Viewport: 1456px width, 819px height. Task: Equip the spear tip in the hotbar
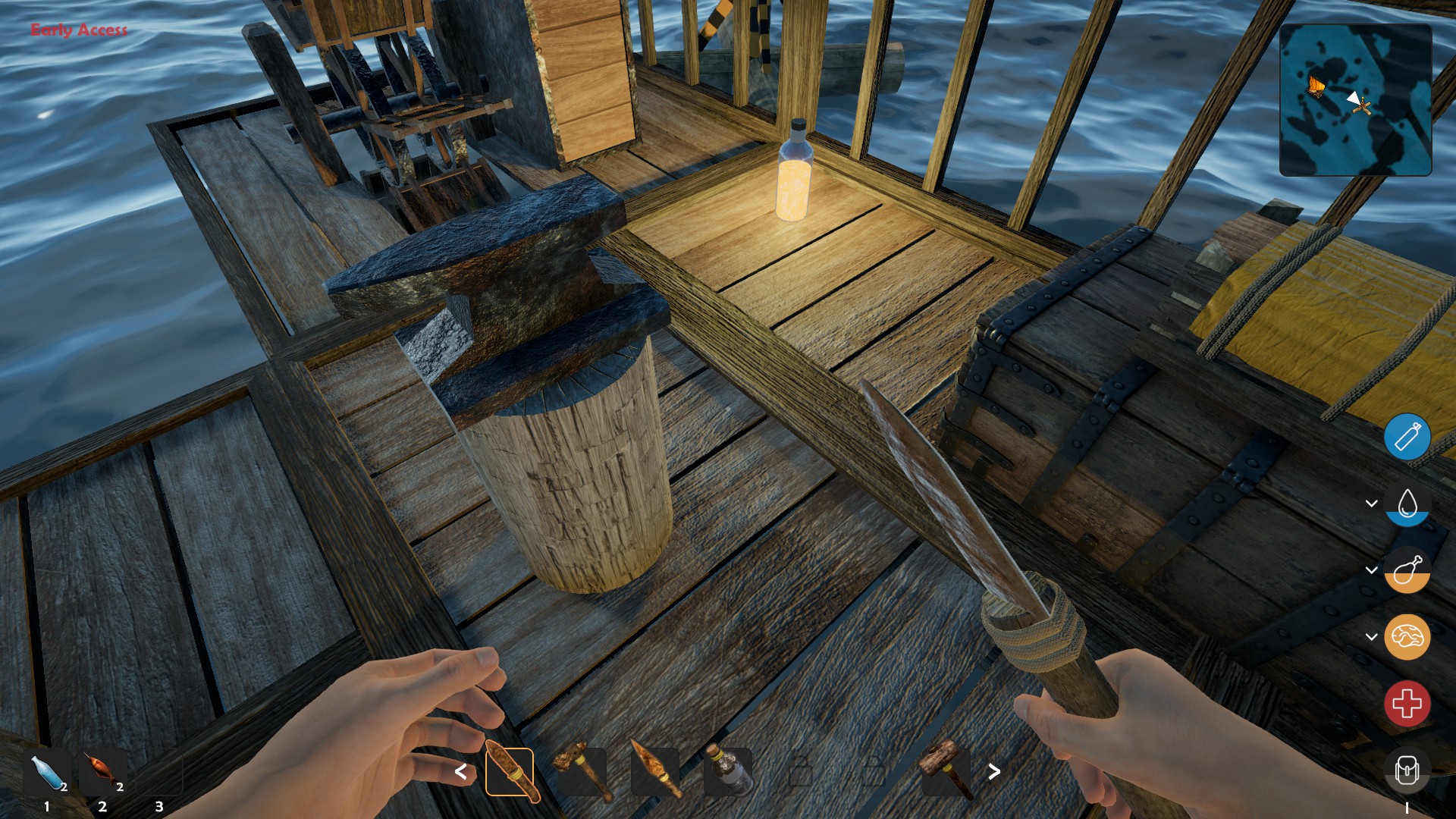point(655,772)
